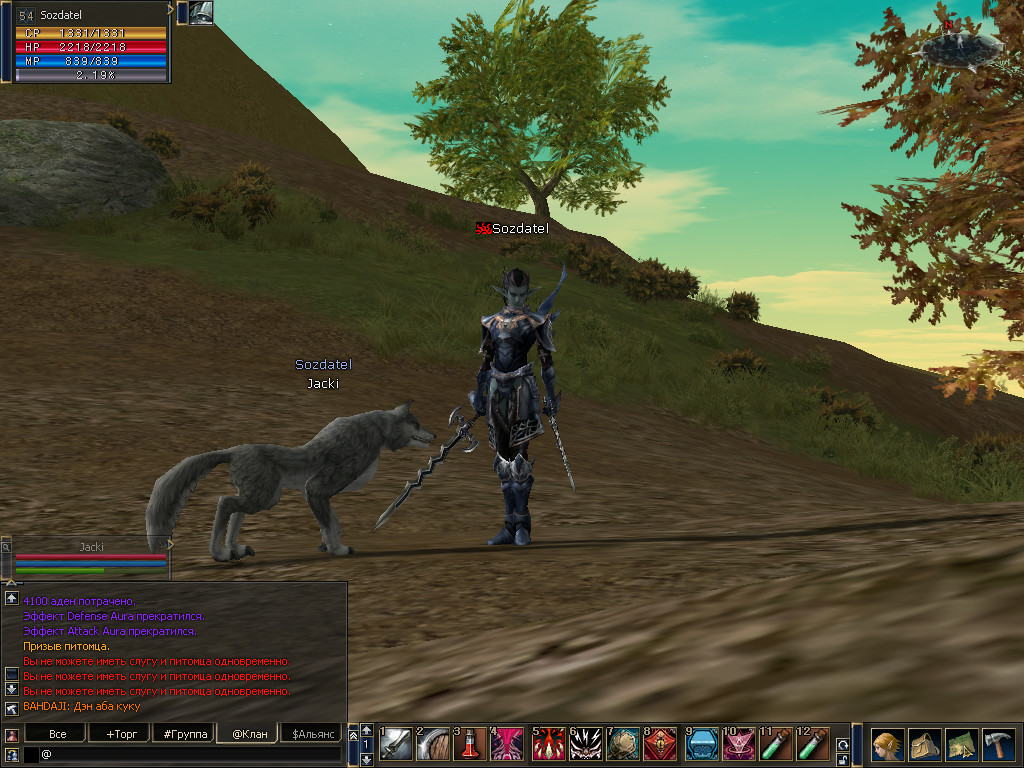Screen dimensions: 1024x768
Task: Click the compass radar in the corner
Action: point(961,45)
